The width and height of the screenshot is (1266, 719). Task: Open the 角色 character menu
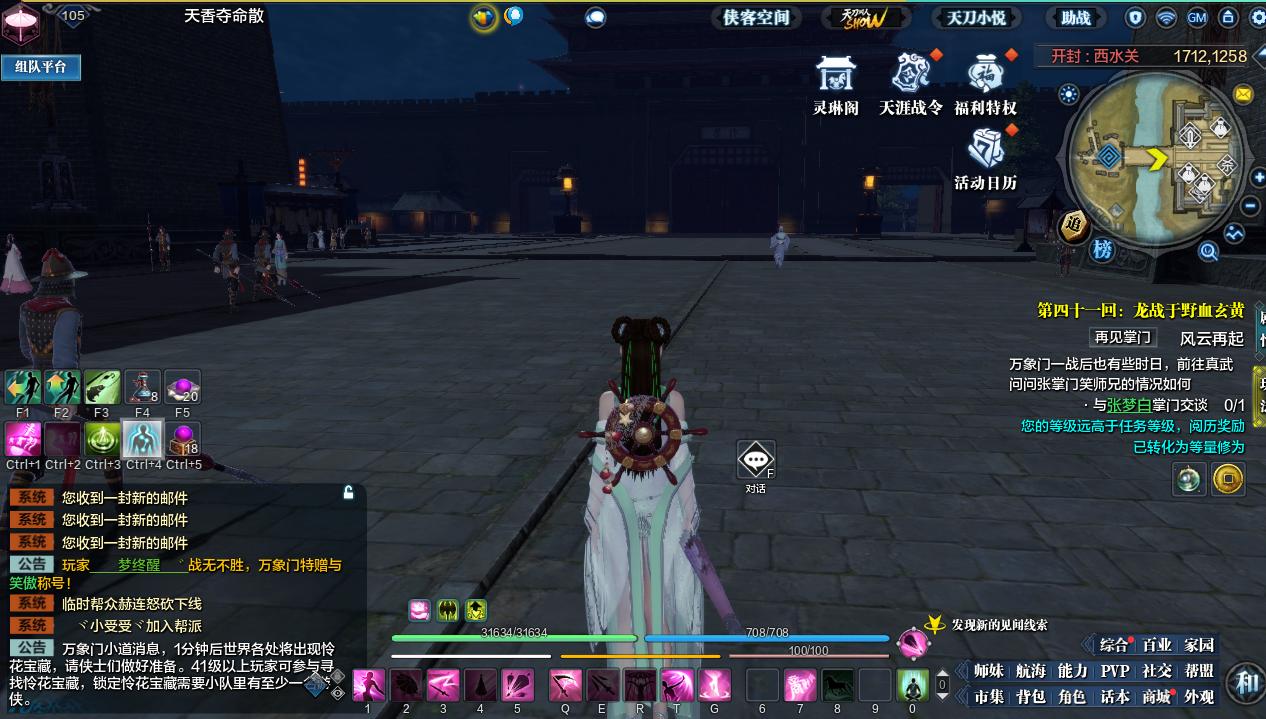[1072, 697]
